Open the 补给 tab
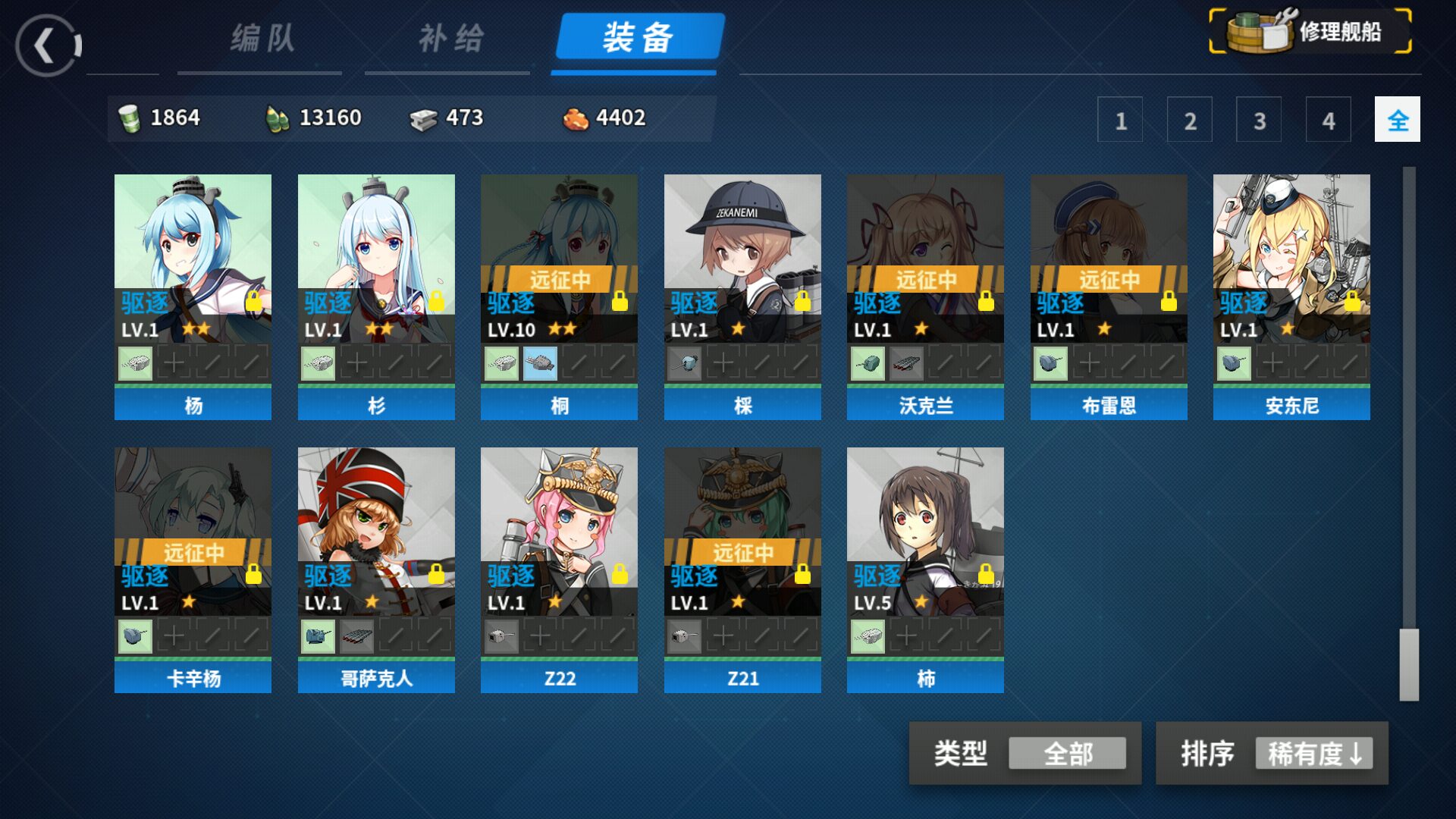Image resolution: width=1456 pixels, height=819 pixels. point(450,39)
